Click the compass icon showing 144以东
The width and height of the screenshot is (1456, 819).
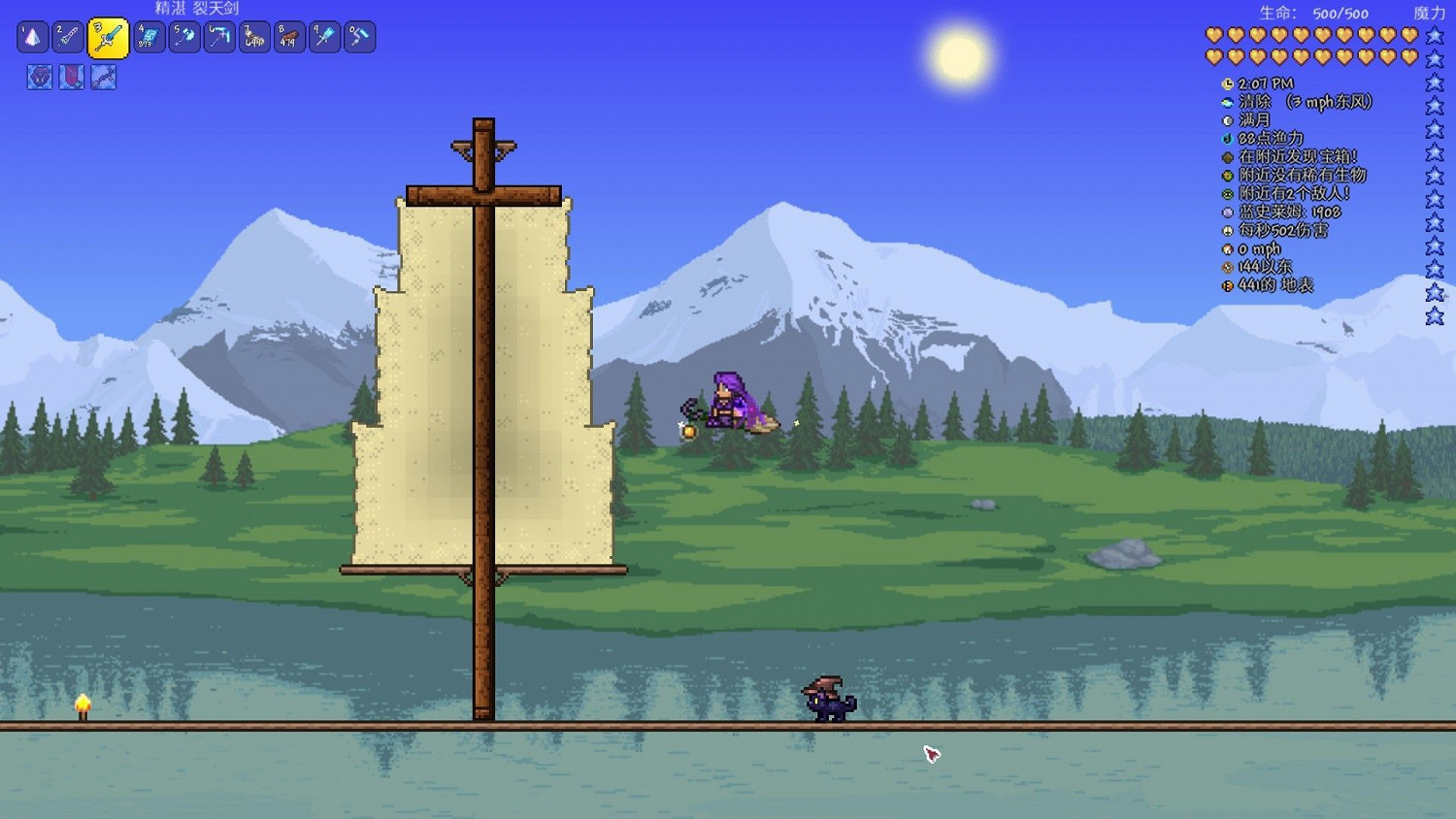1227,268
